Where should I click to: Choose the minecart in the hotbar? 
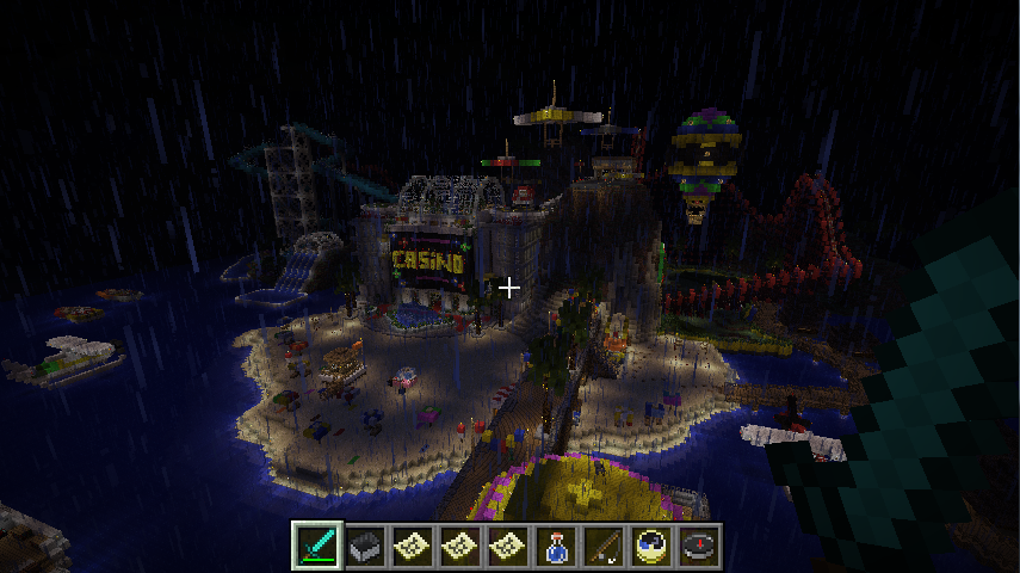[366, 546]
